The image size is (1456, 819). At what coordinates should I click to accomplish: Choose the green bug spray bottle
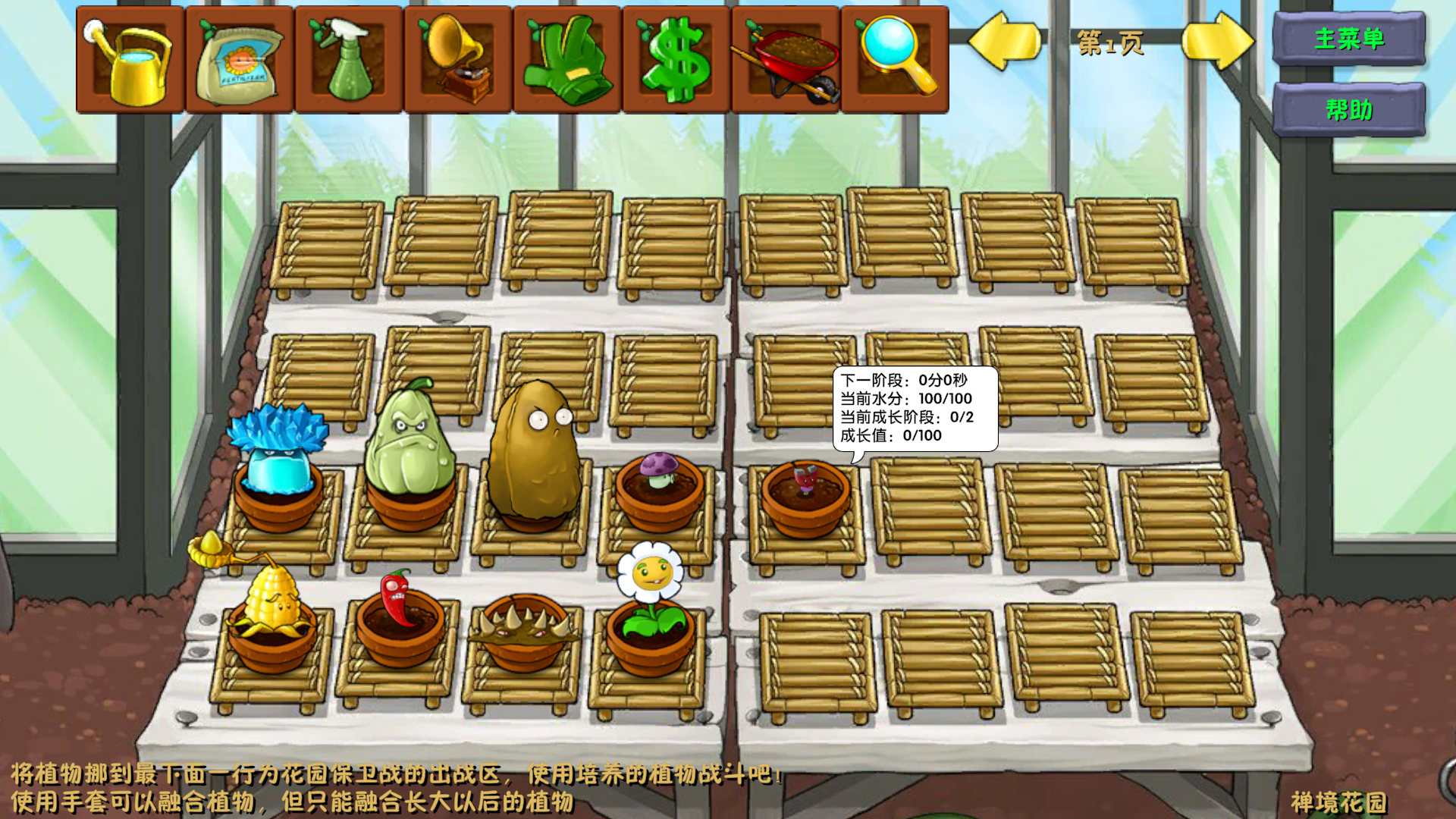tap(349, 61)
